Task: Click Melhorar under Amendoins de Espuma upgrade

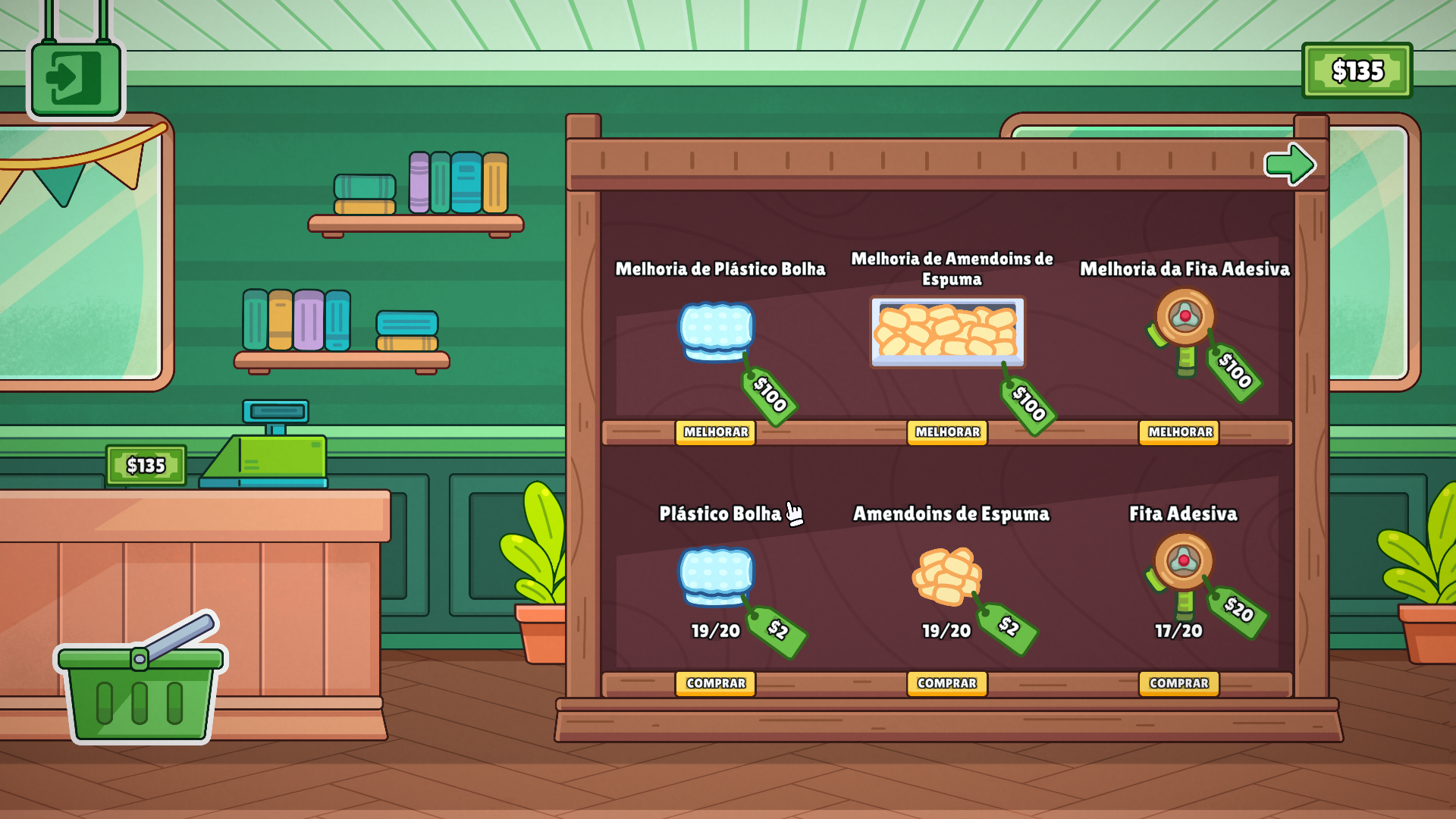Action: click(x=947, y=432)
